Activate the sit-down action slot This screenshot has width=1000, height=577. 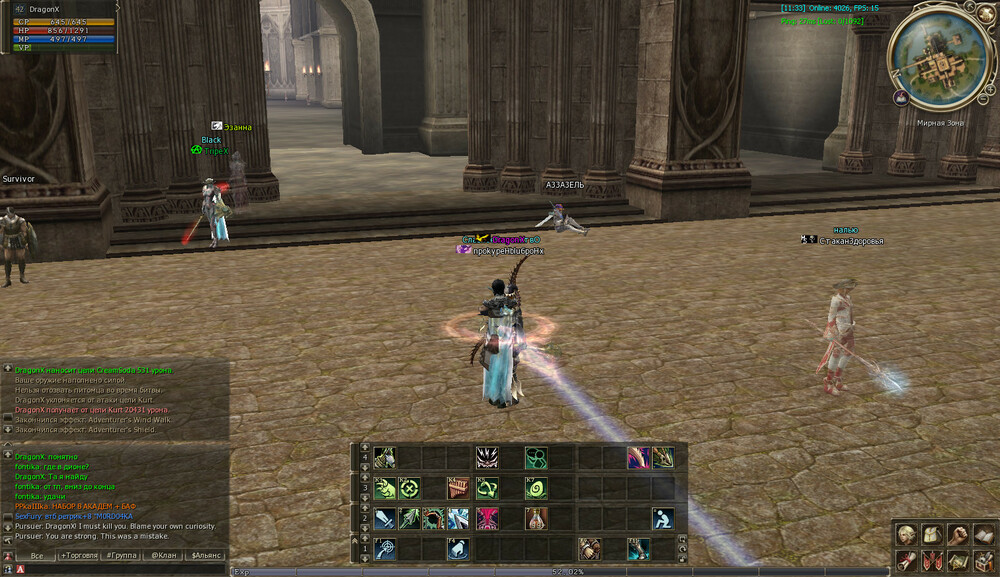point(662,519)
